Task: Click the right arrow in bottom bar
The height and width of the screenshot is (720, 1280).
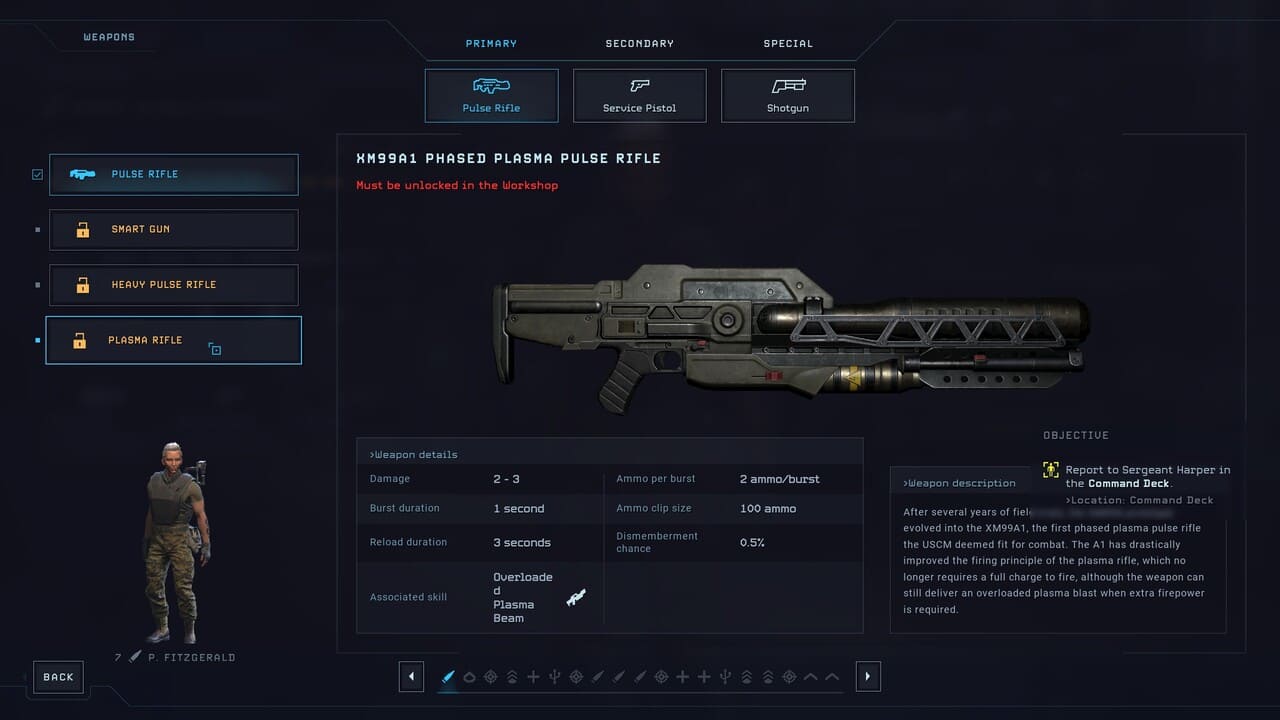Action: [867, 677]
